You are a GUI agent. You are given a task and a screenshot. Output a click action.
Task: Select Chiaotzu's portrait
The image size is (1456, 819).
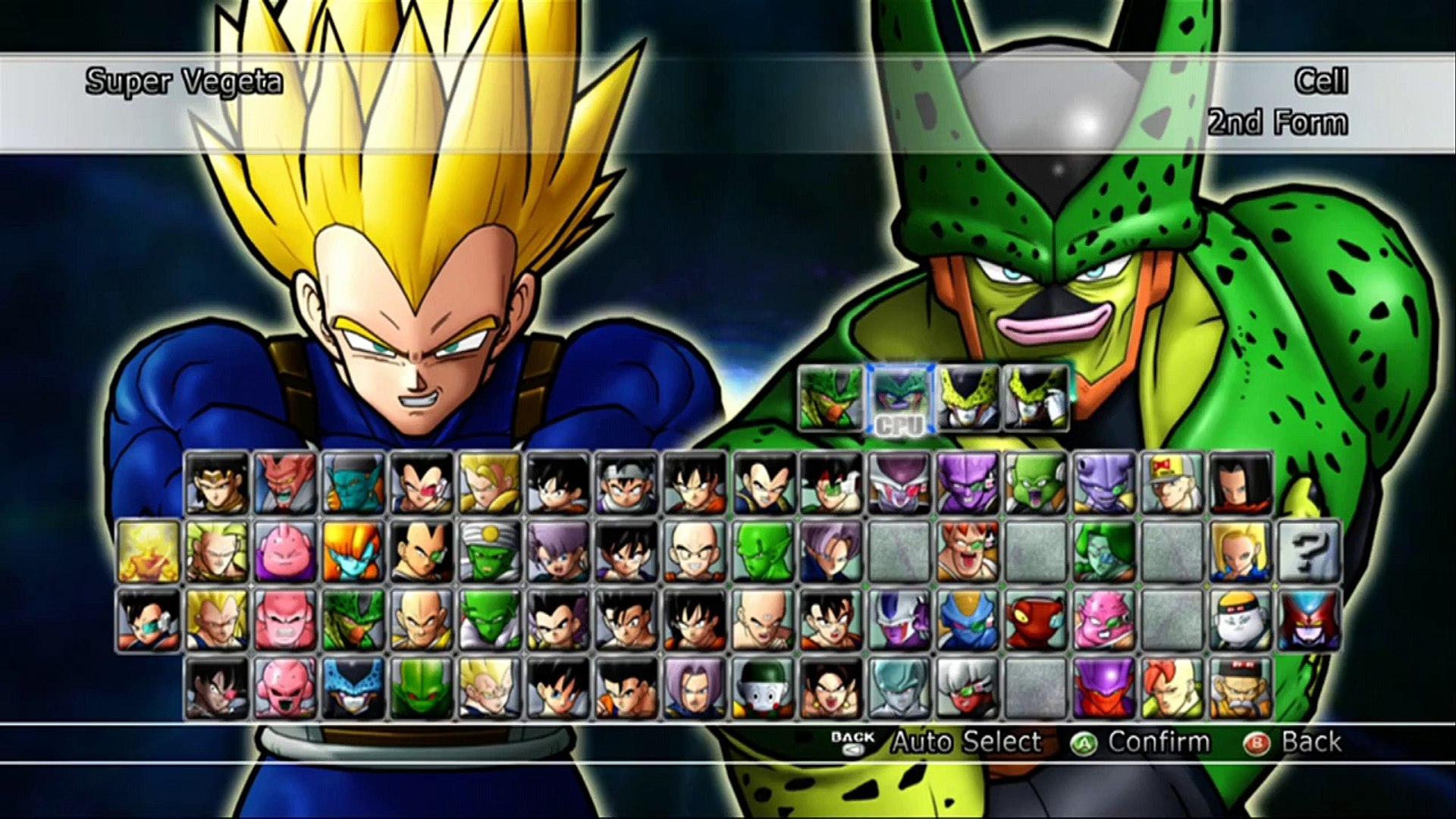pyautogui.click(x=763, y=688)
